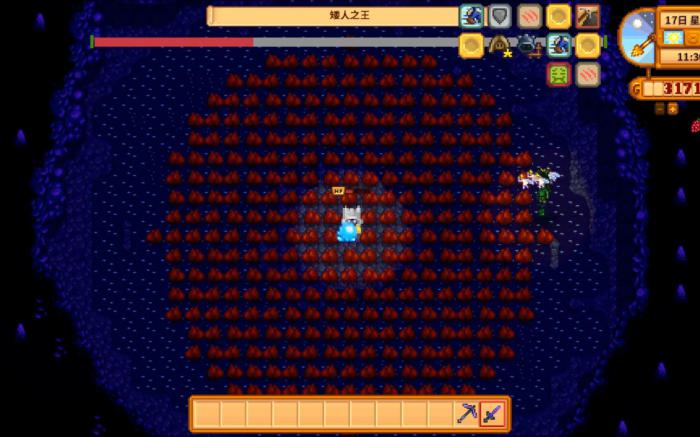This screenshot has height=437, width=700.
Task: Click the hood with yellow star icon
Action: (499, 45)
